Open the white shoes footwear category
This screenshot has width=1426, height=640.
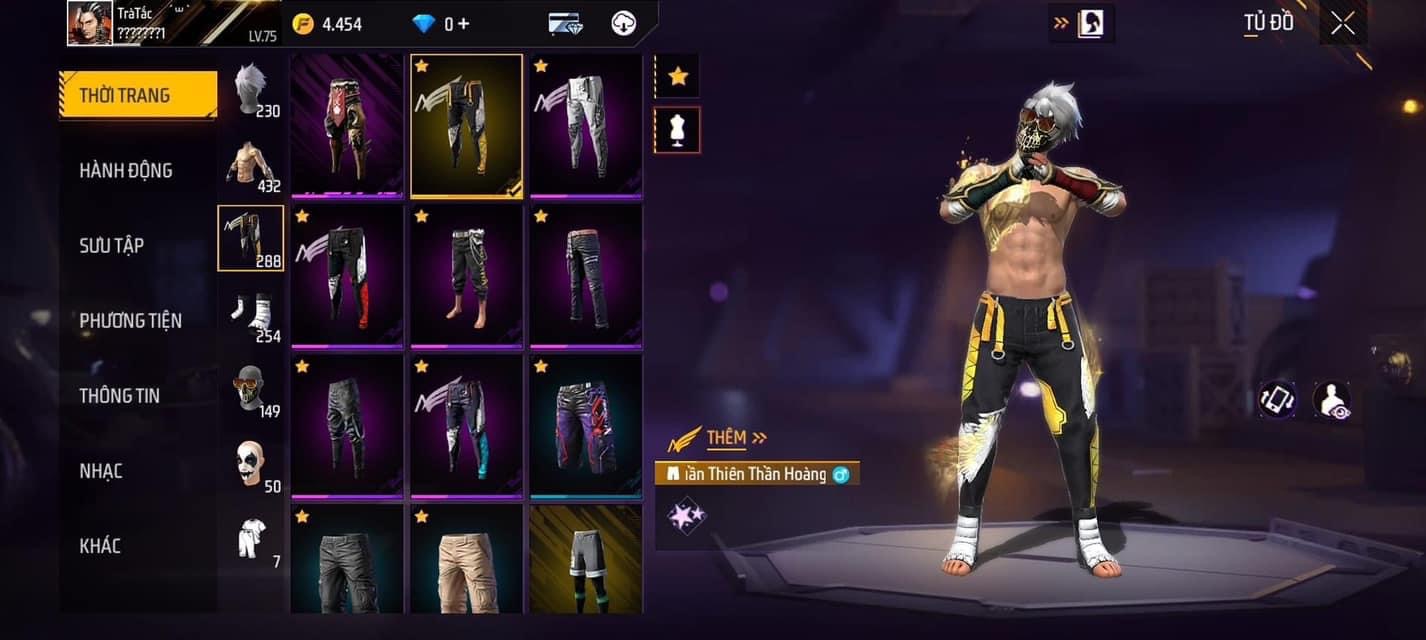tap(250, 314)
